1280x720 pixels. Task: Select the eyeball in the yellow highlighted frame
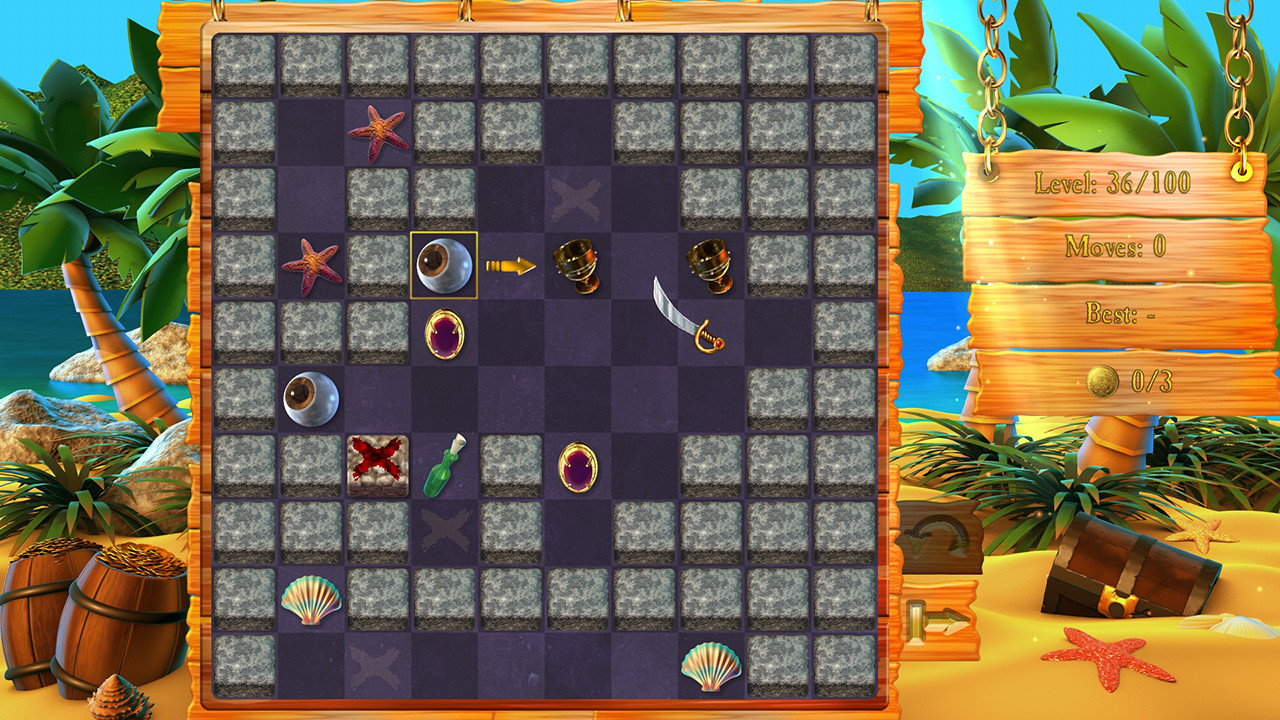(x=443, y=266)
